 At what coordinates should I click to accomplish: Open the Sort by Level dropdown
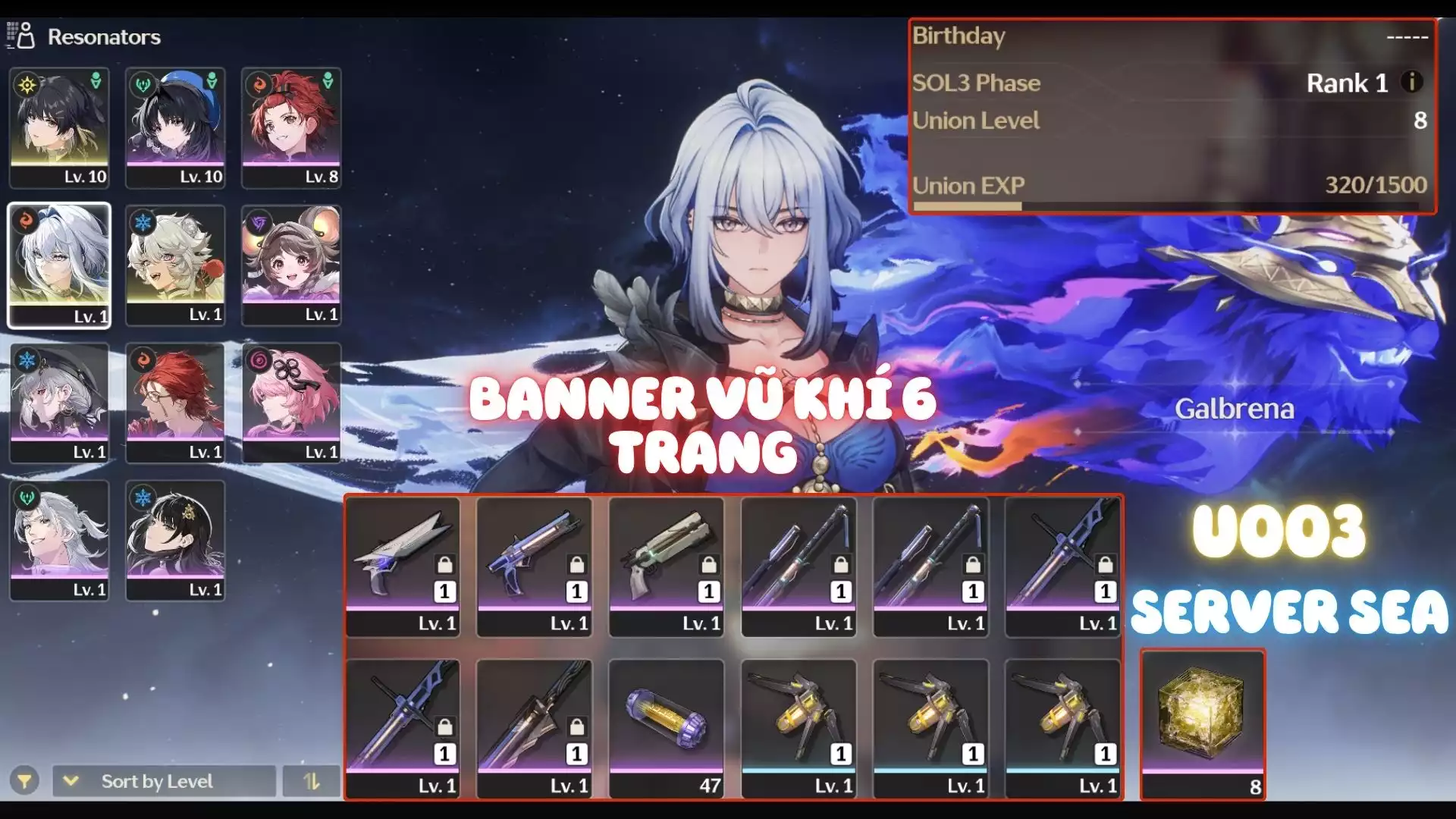(163, 781)
